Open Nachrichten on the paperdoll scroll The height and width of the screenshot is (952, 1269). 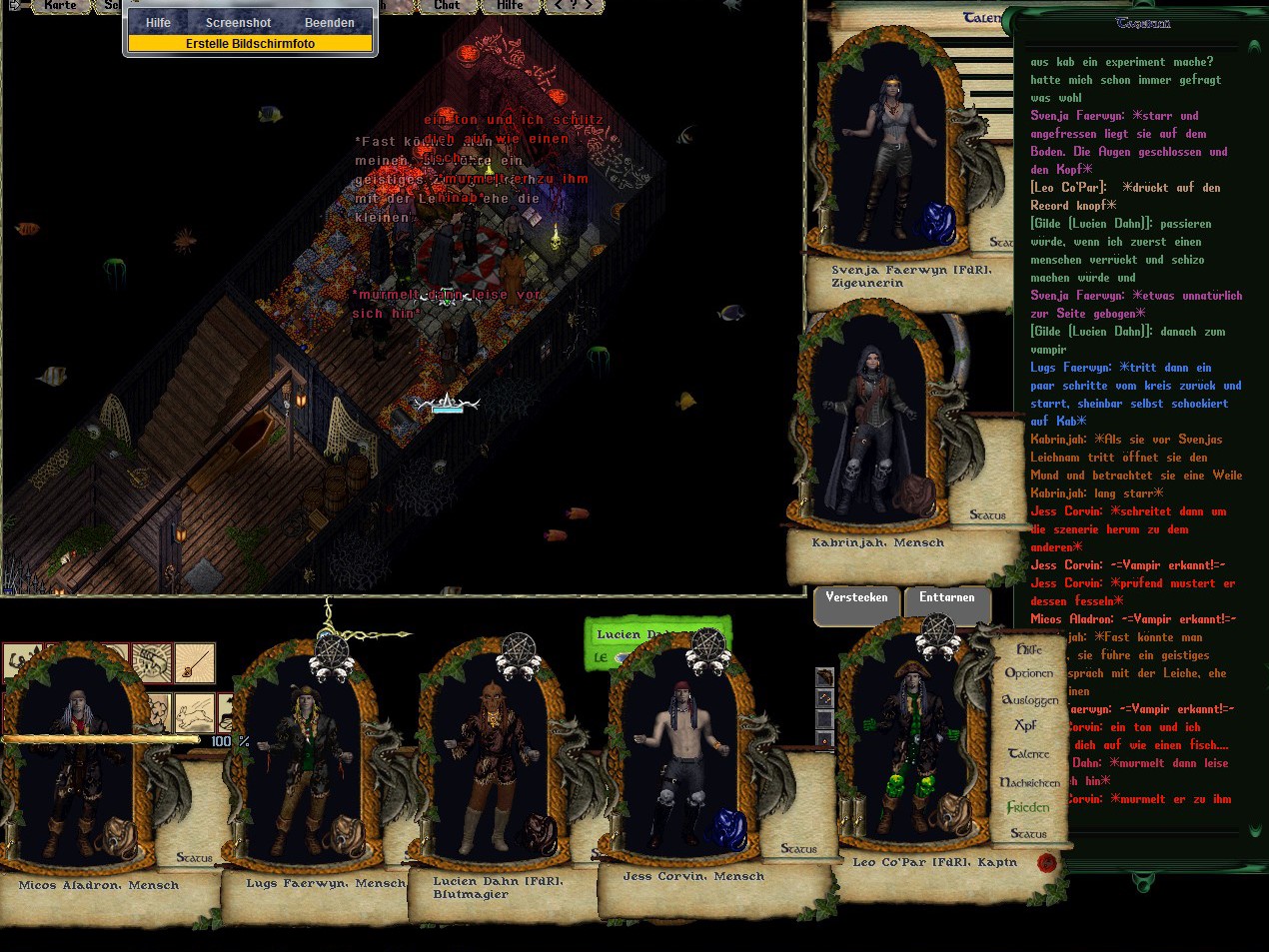coord(1029,782)
